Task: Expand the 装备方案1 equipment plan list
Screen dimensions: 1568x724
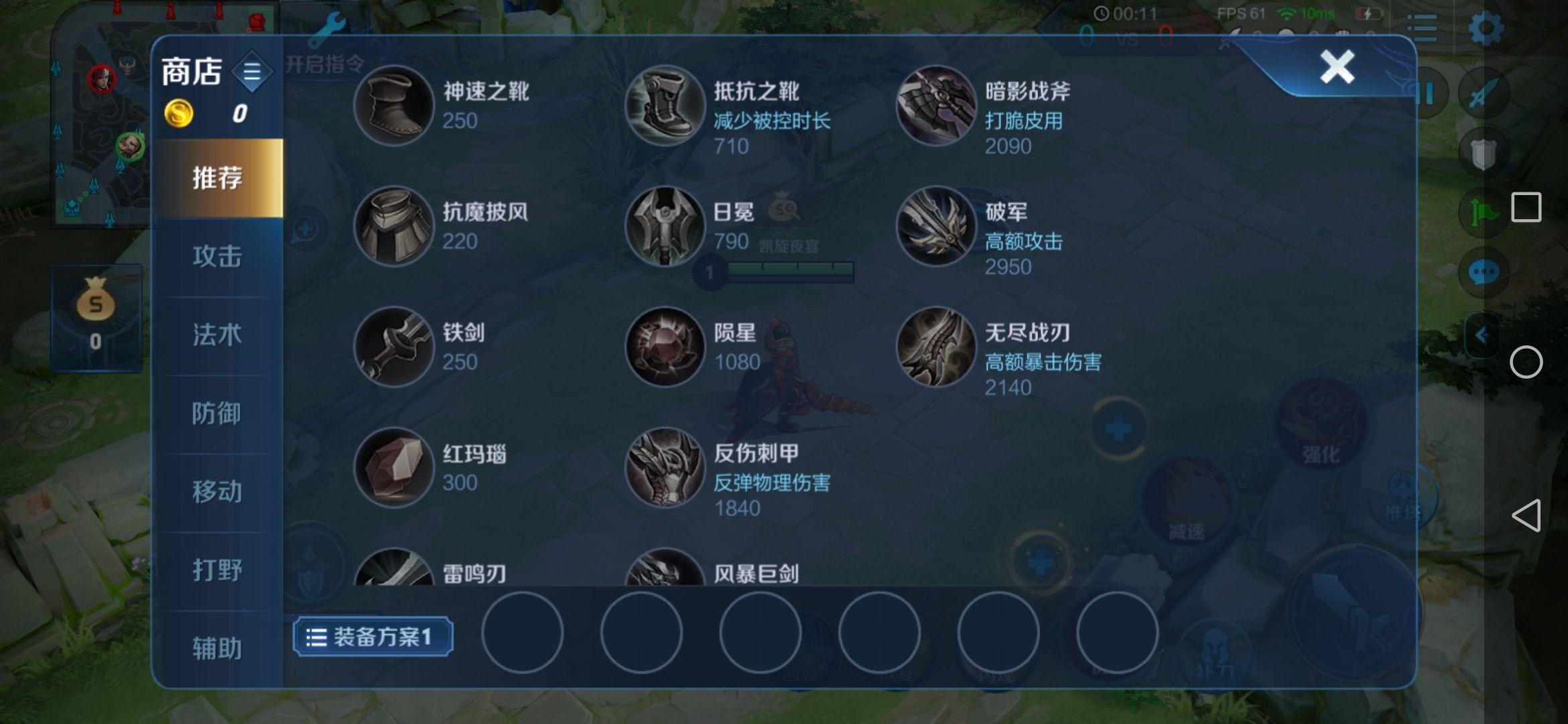Action: point(316,636)
